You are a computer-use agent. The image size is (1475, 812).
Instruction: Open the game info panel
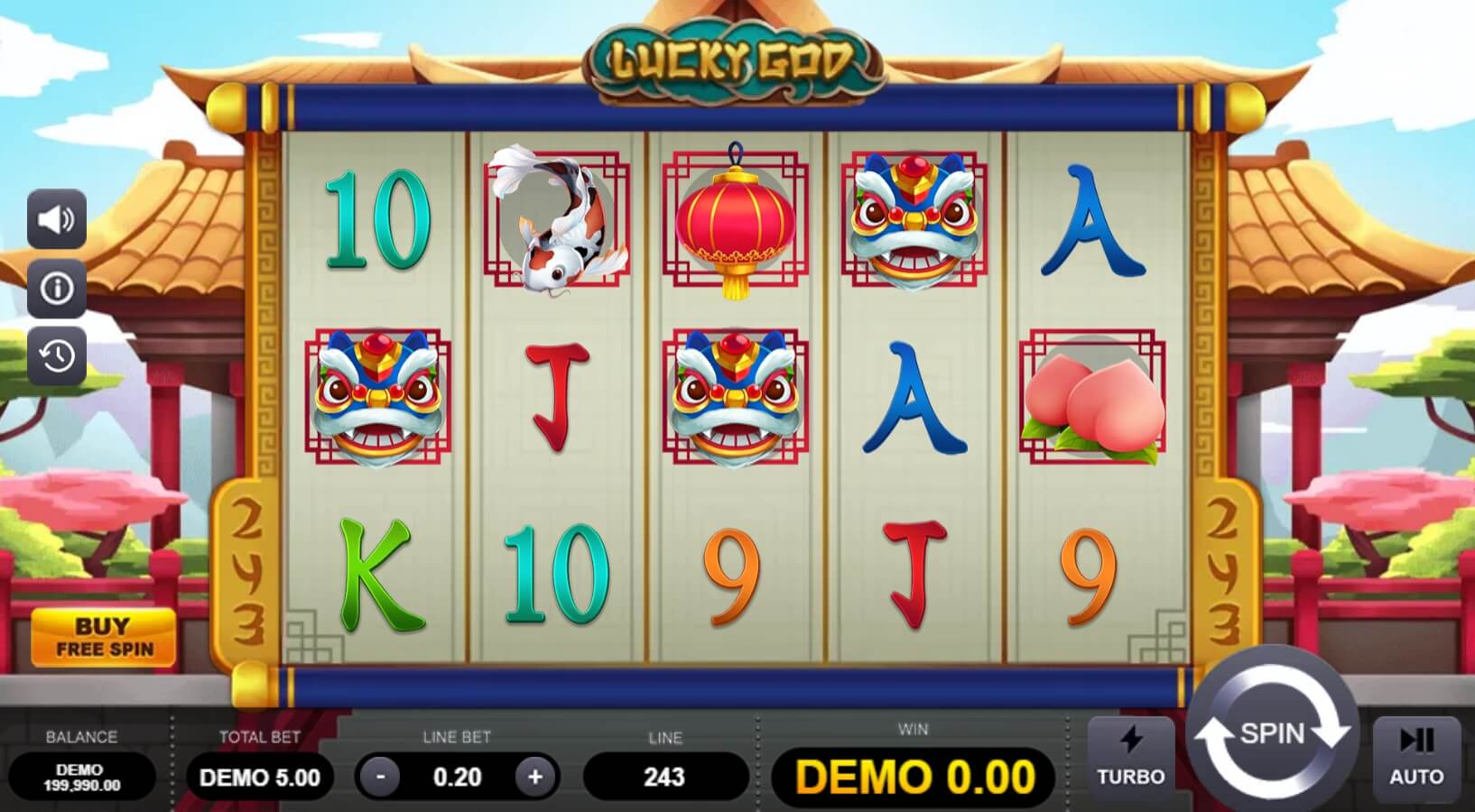[x=56, y=289]
